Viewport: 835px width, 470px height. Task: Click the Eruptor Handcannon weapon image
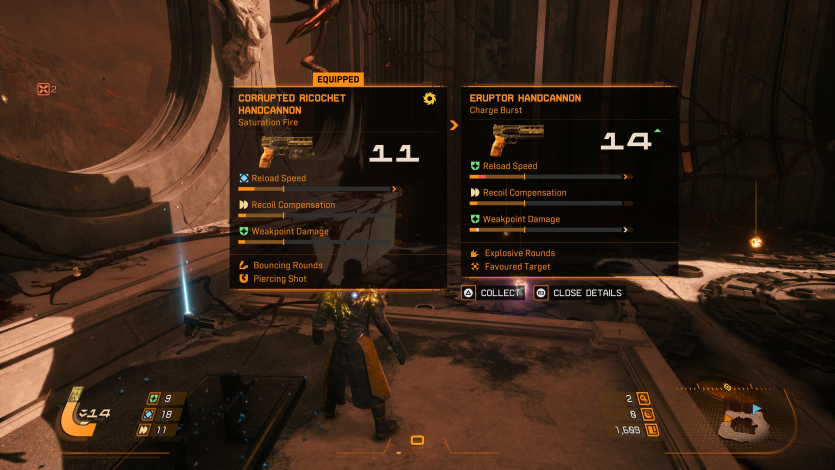pos(517,140)
